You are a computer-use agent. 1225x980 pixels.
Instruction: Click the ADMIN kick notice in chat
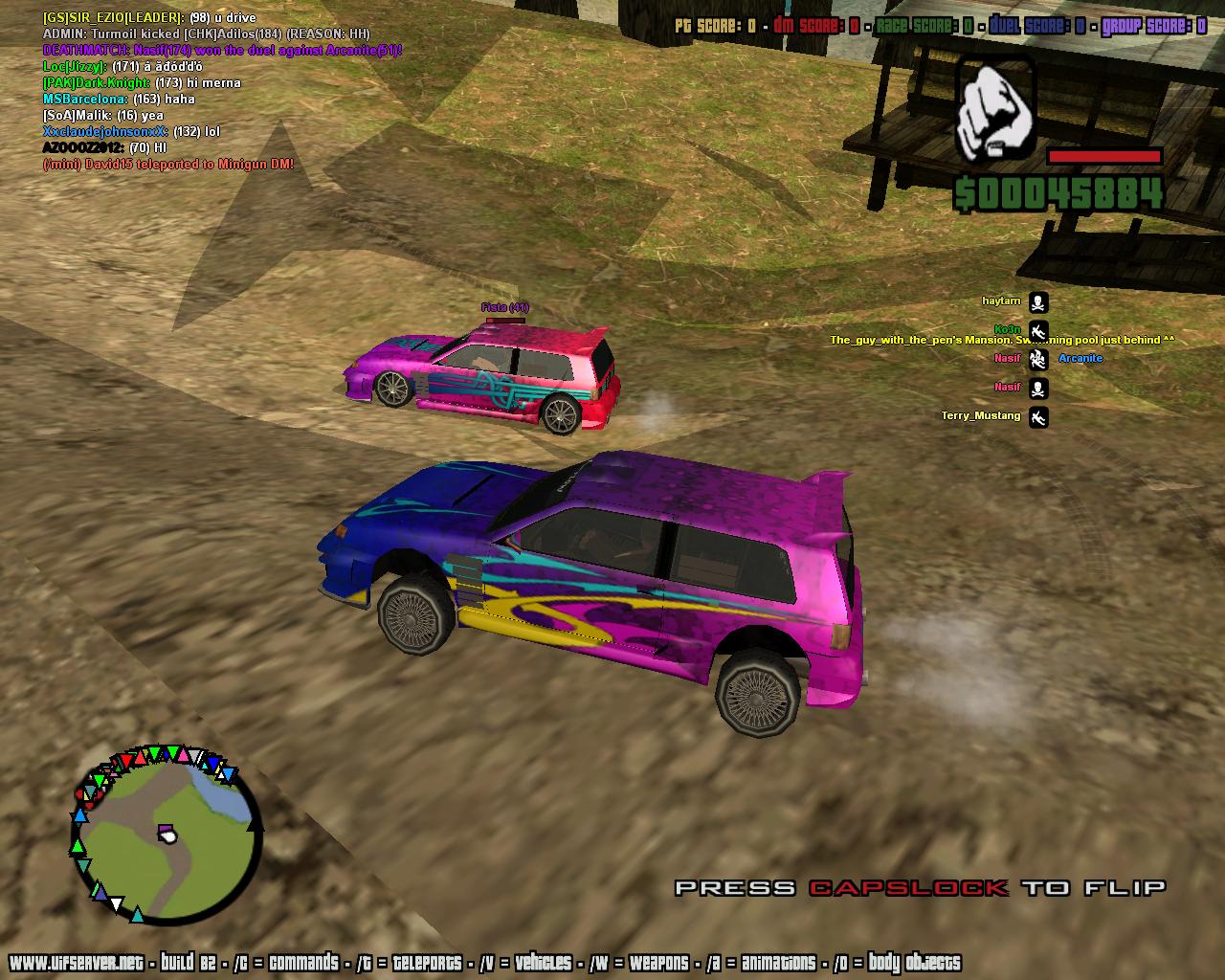pos(206,33)
